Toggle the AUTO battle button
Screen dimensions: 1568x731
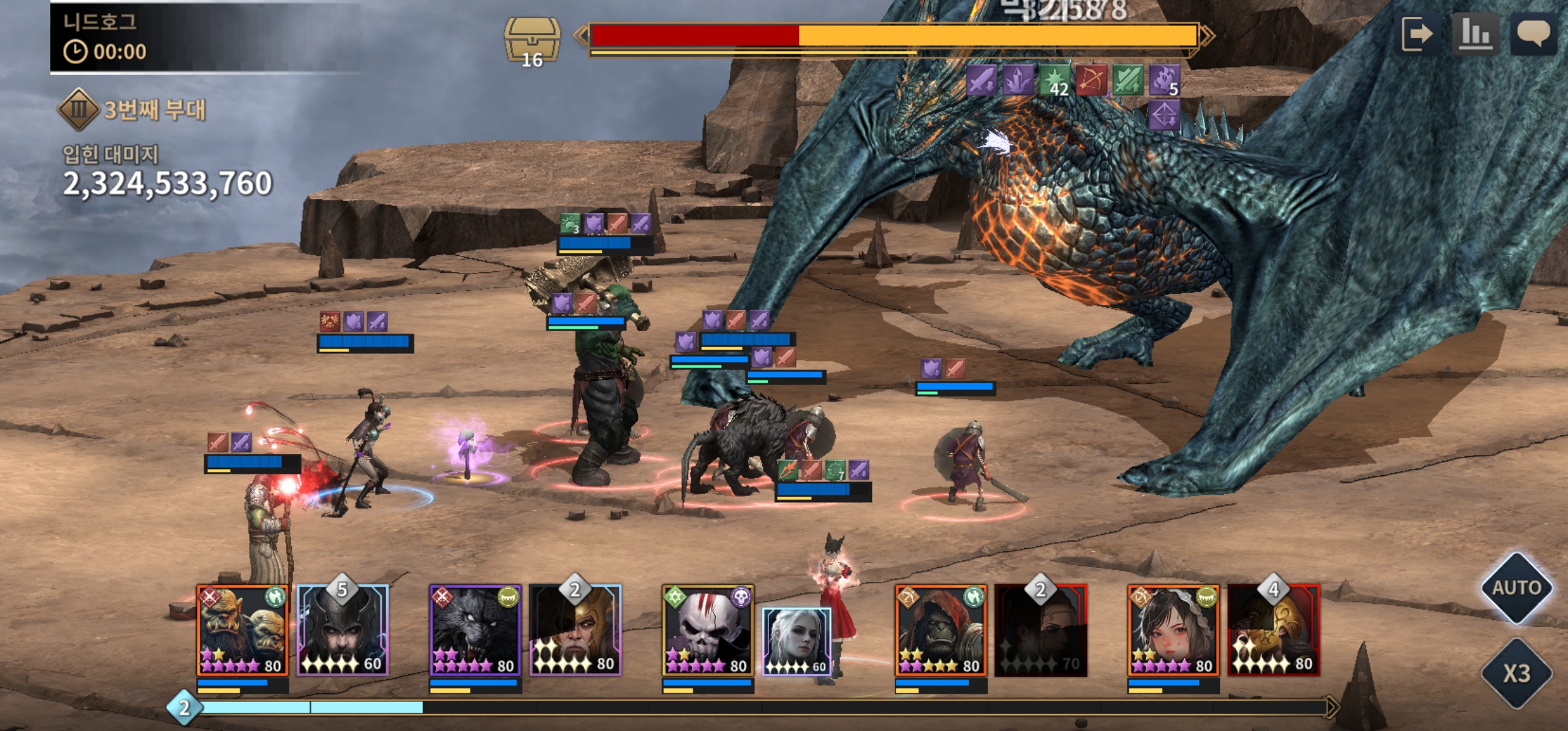[x=1517, y=588]
